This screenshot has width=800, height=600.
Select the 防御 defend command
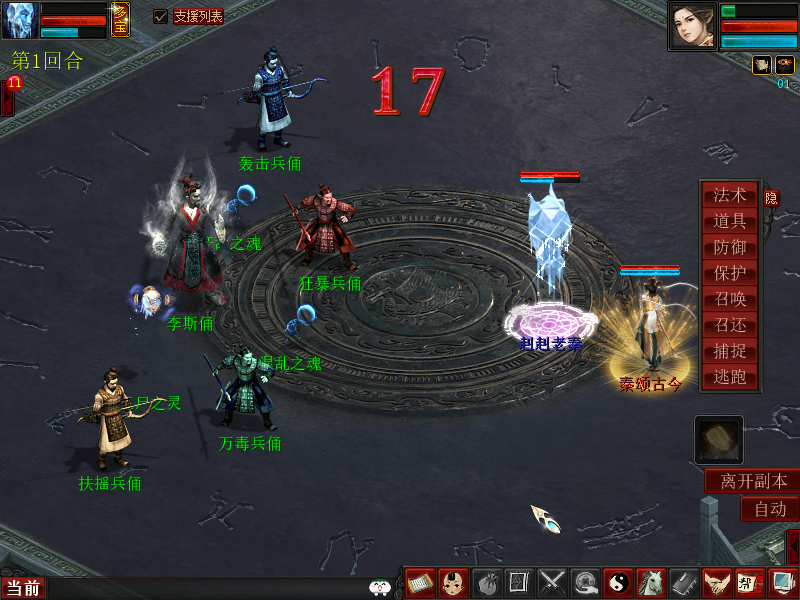730,248
